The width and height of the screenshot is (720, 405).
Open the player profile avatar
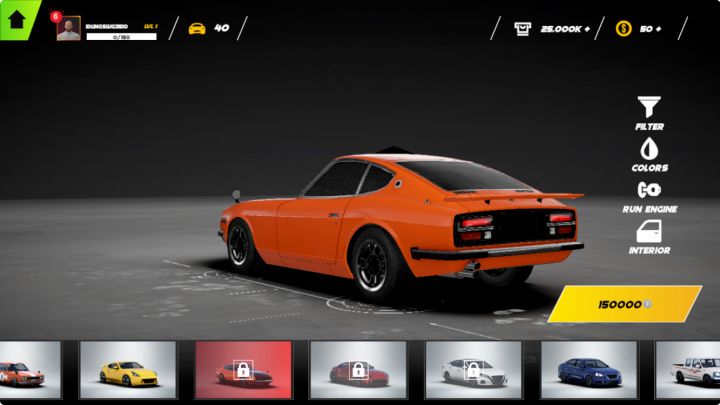point(68,29)
